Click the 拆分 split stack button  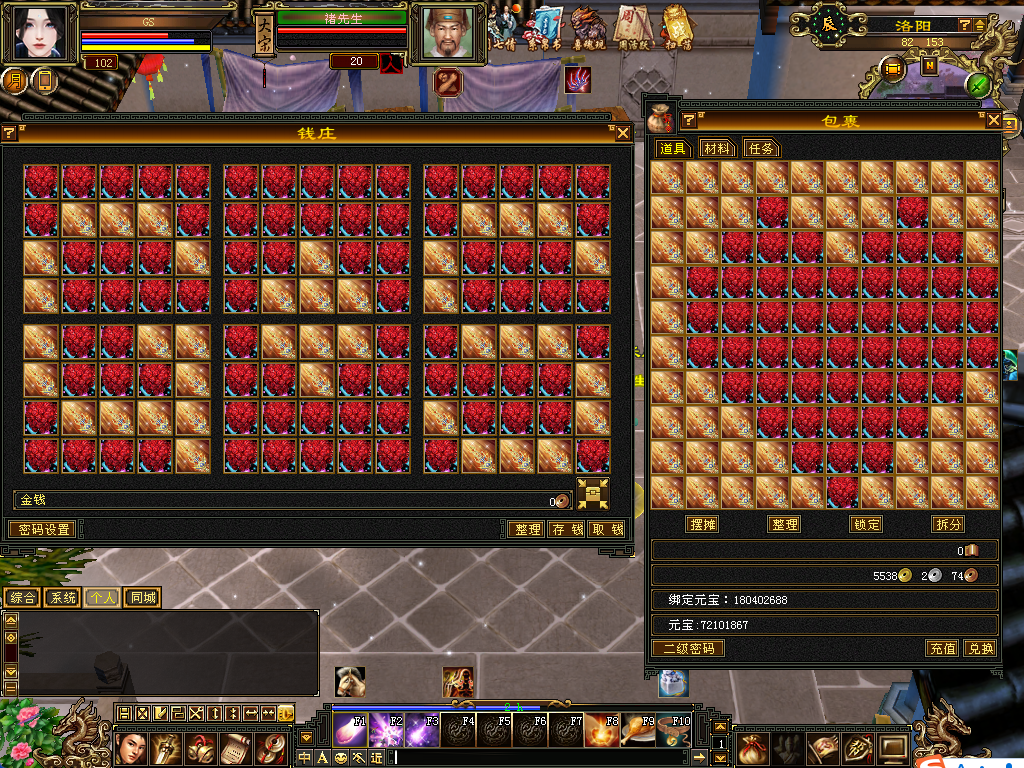point(948,524)
